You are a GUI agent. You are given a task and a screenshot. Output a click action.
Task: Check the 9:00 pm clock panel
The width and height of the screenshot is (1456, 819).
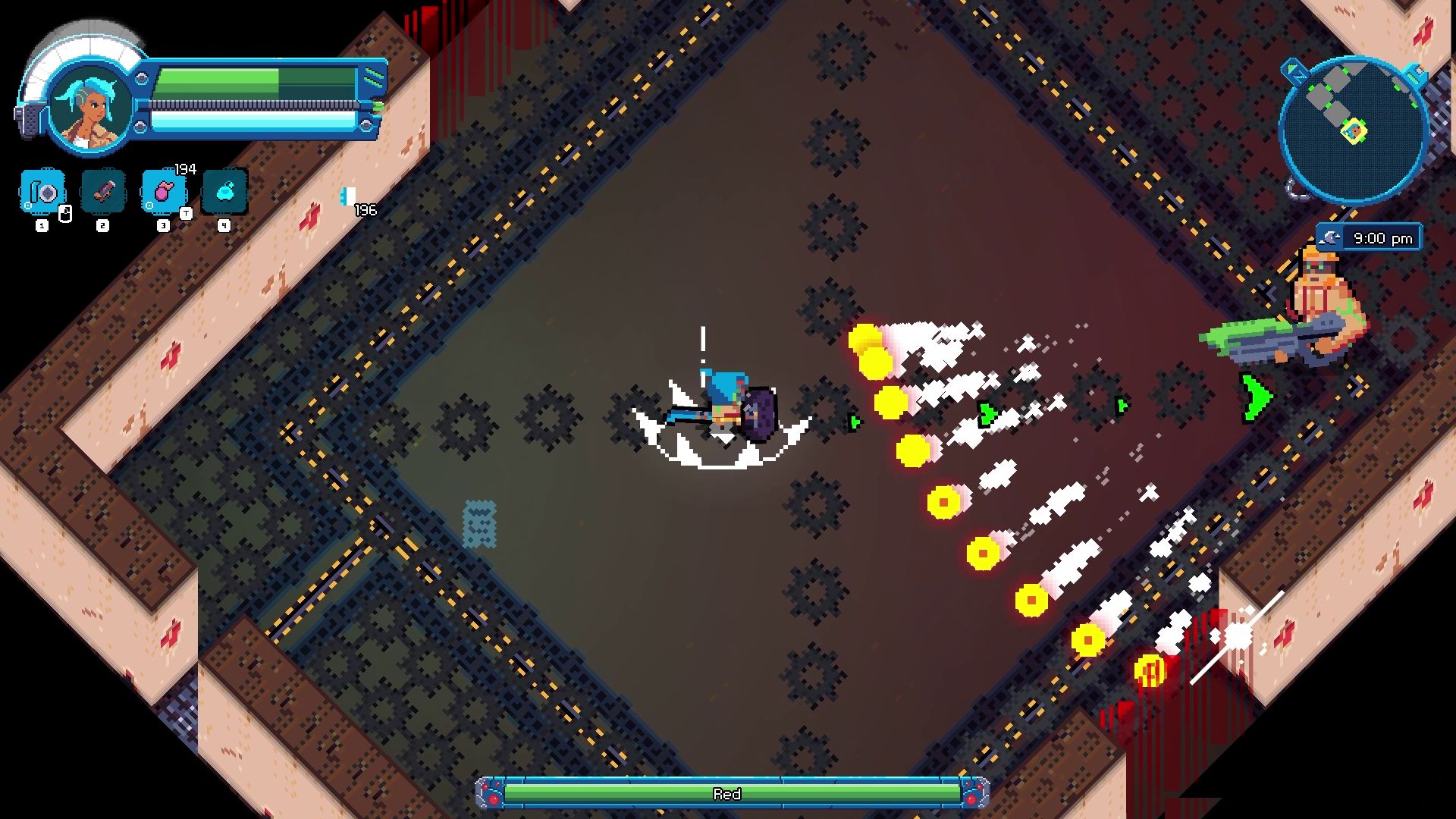point(1370,238)
